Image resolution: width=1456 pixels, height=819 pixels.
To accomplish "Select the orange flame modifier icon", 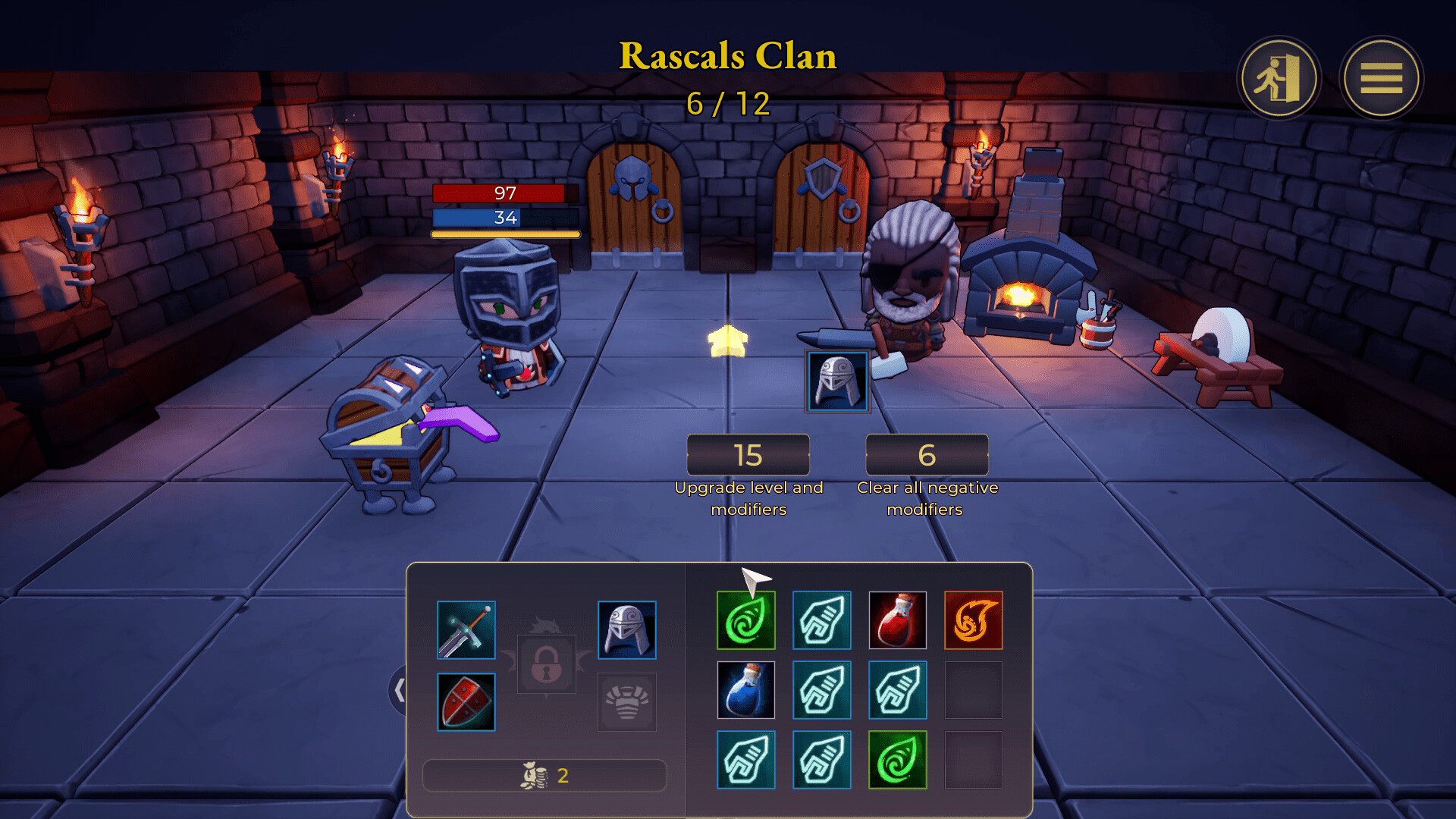I will pyautogui.click(x=974, y=620).
